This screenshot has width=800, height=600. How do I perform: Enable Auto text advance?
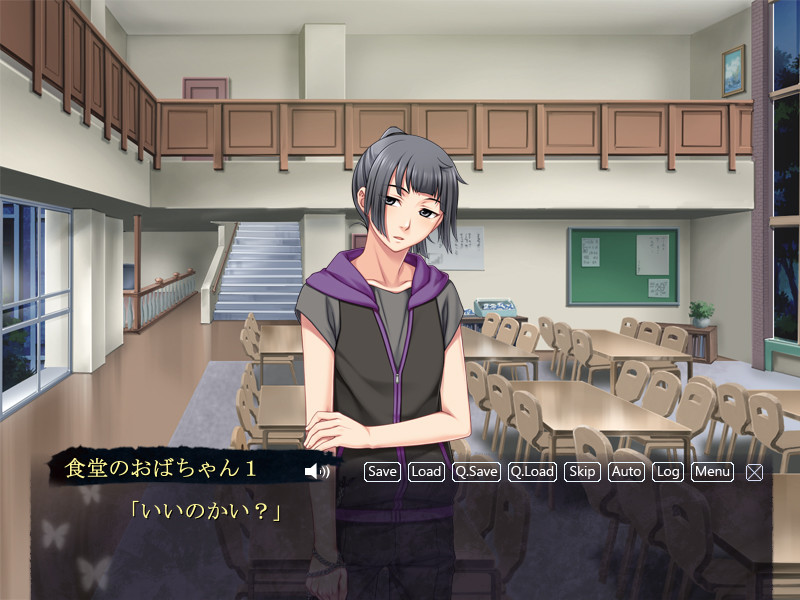626,471
